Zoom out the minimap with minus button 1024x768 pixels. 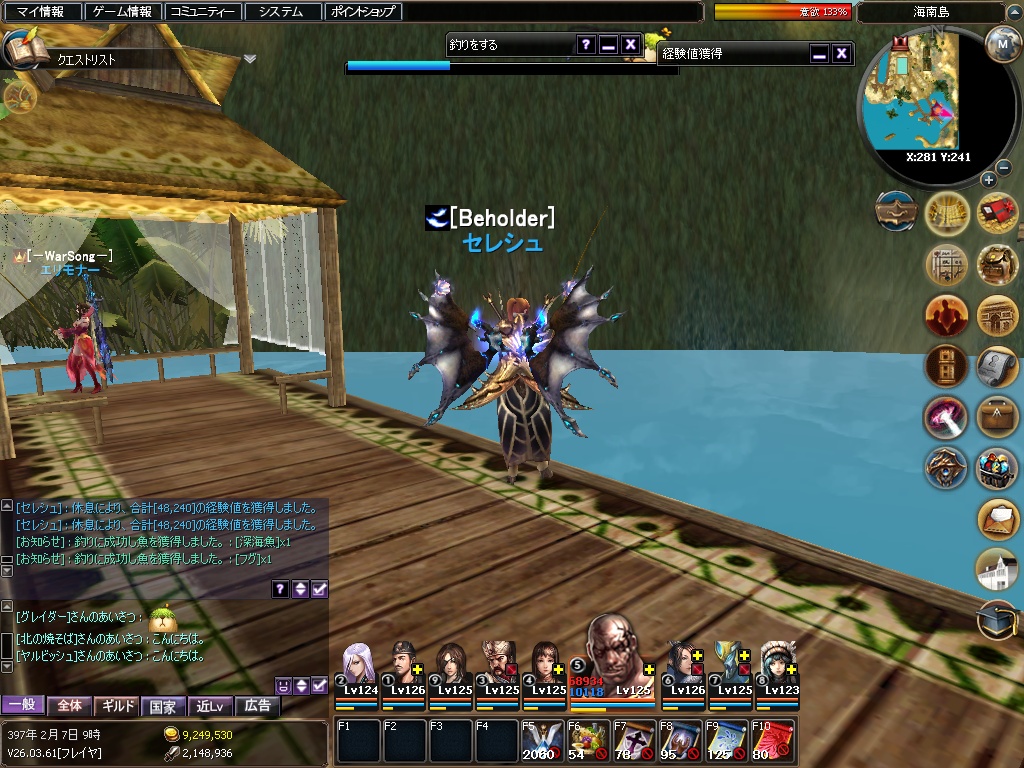[1004, 167]
